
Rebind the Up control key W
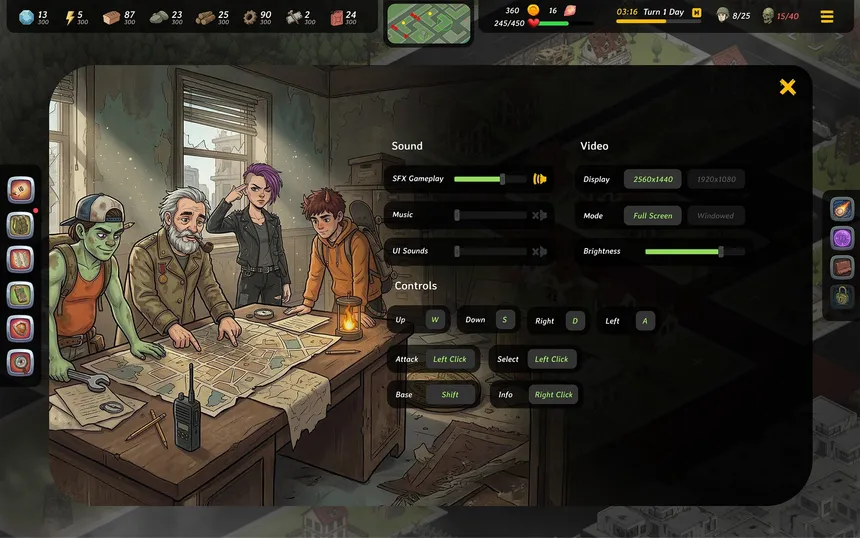click(435, 320)
